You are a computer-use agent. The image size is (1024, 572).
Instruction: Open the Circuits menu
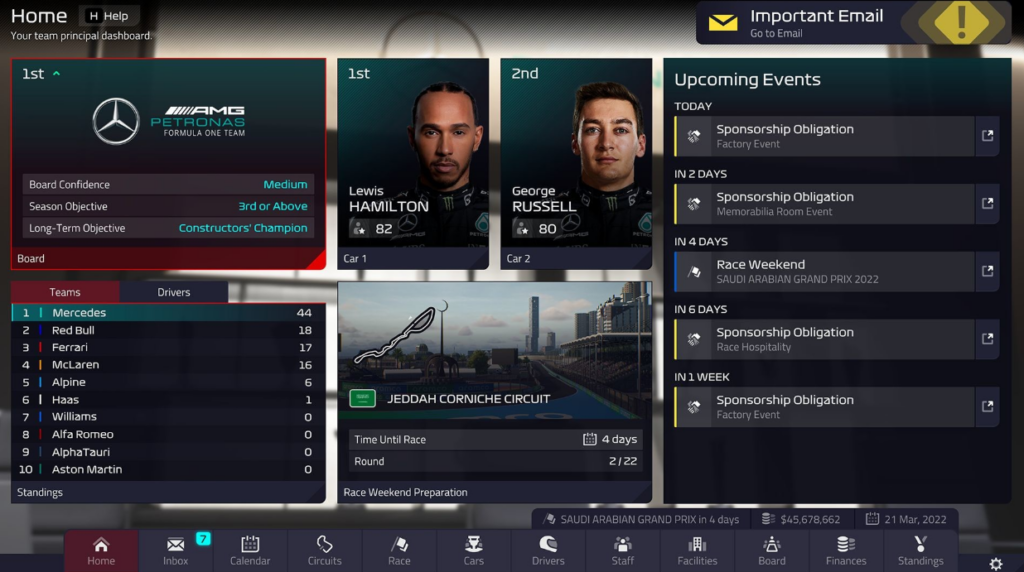(x=324, y=550)
